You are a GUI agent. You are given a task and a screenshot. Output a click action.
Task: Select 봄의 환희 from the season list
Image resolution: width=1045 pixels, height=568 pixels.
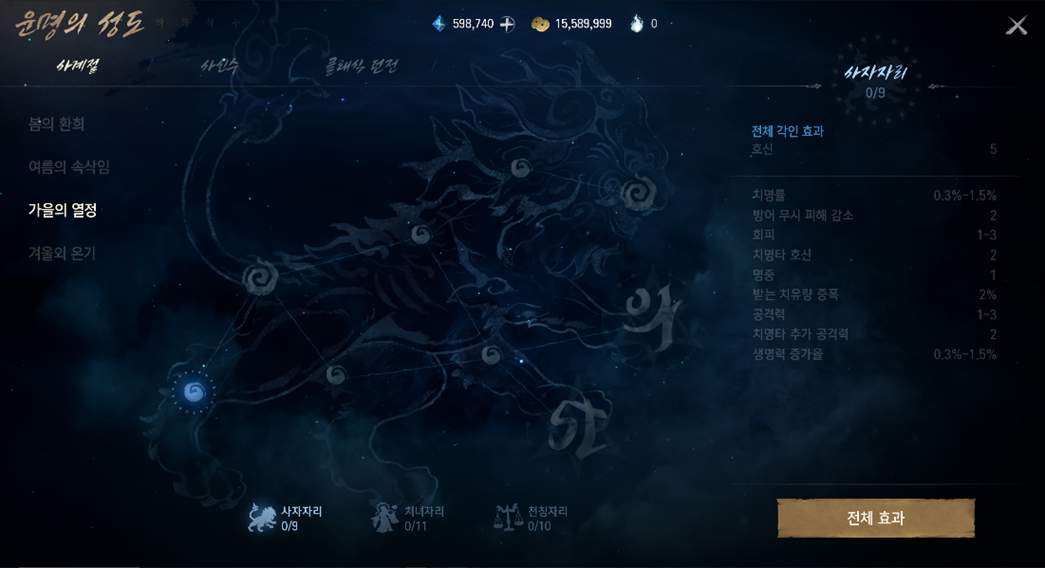[57, 124]
